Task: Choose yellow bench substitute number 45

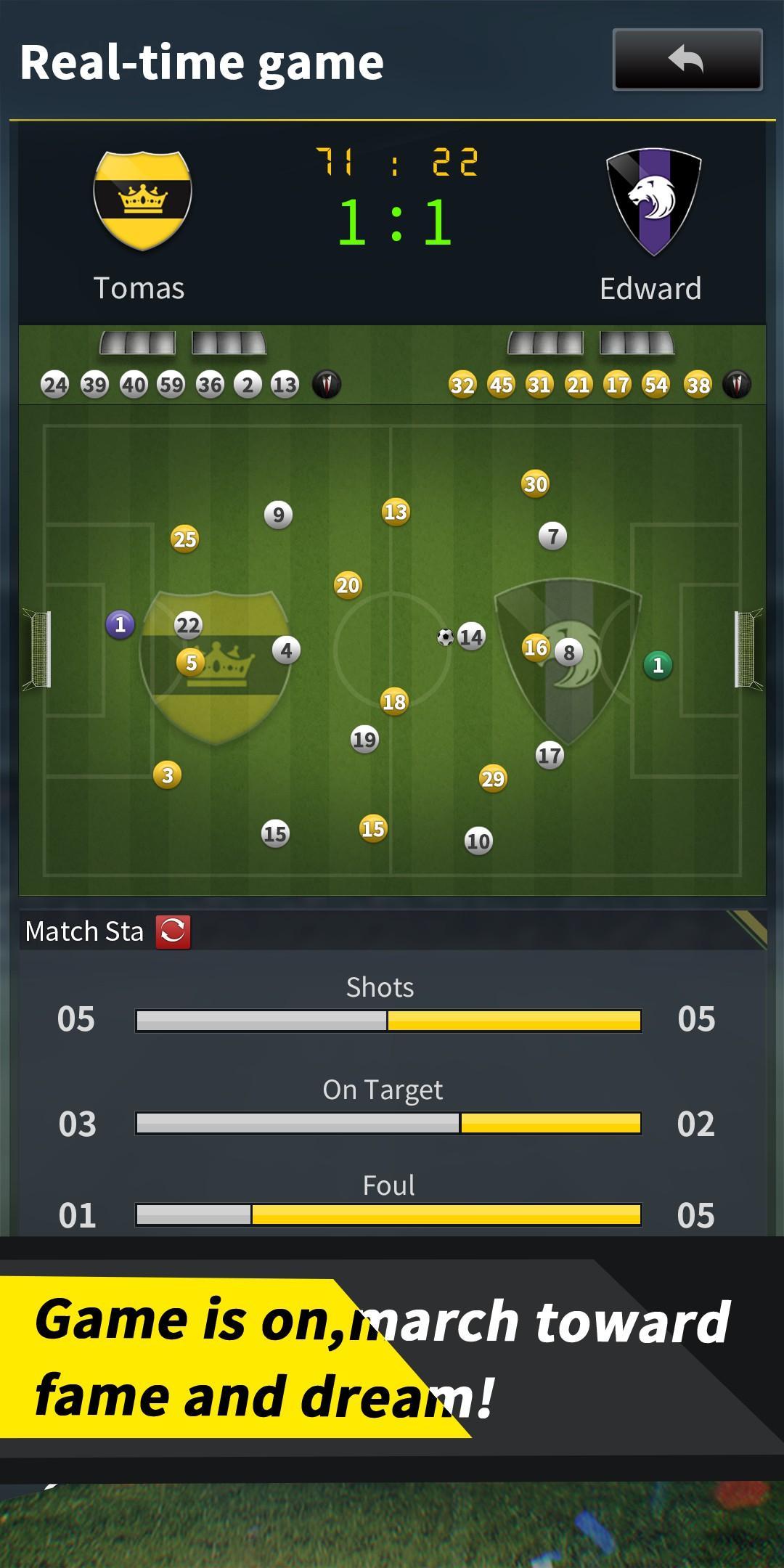Action: (501, 385)
